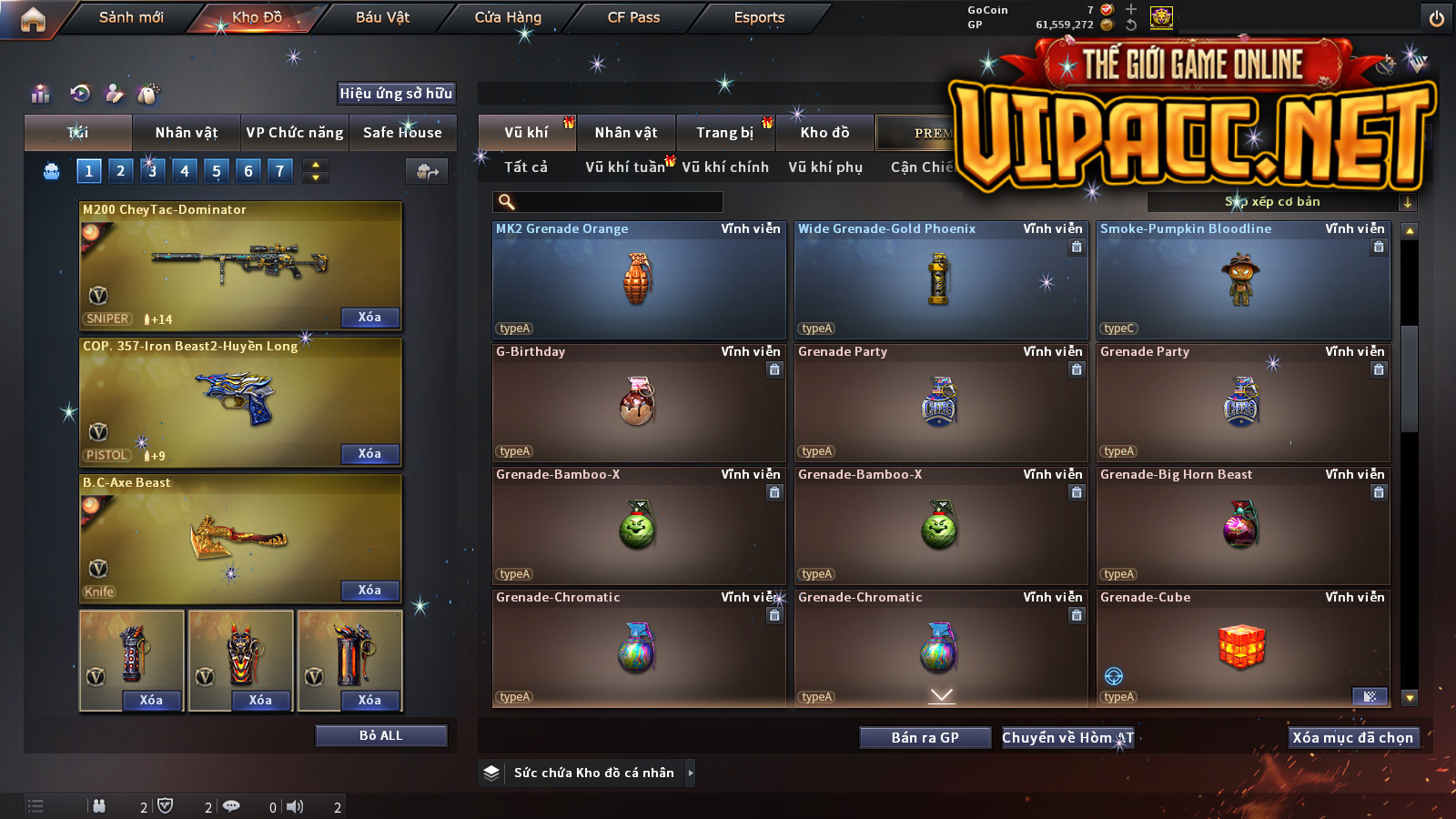The image size is (1456, 819).
Task: Open the Esports menu
Action: (759, 17)
